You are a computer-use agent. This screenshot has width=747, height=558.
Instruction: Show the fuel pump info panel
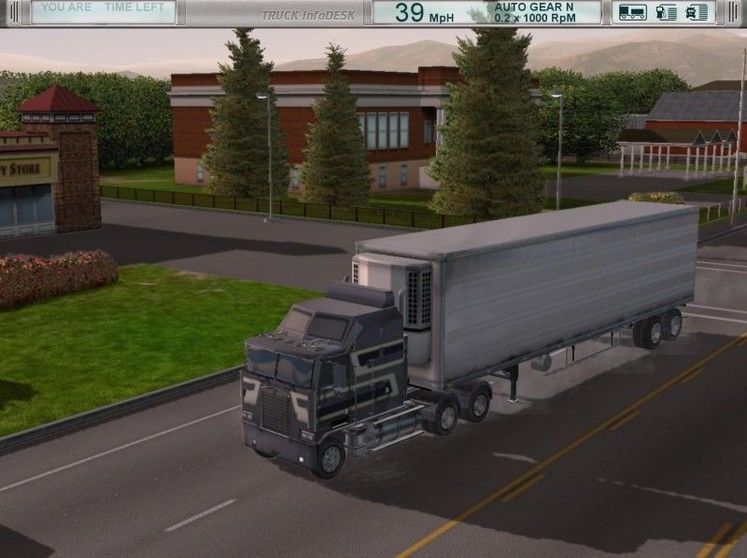[666, 12]
